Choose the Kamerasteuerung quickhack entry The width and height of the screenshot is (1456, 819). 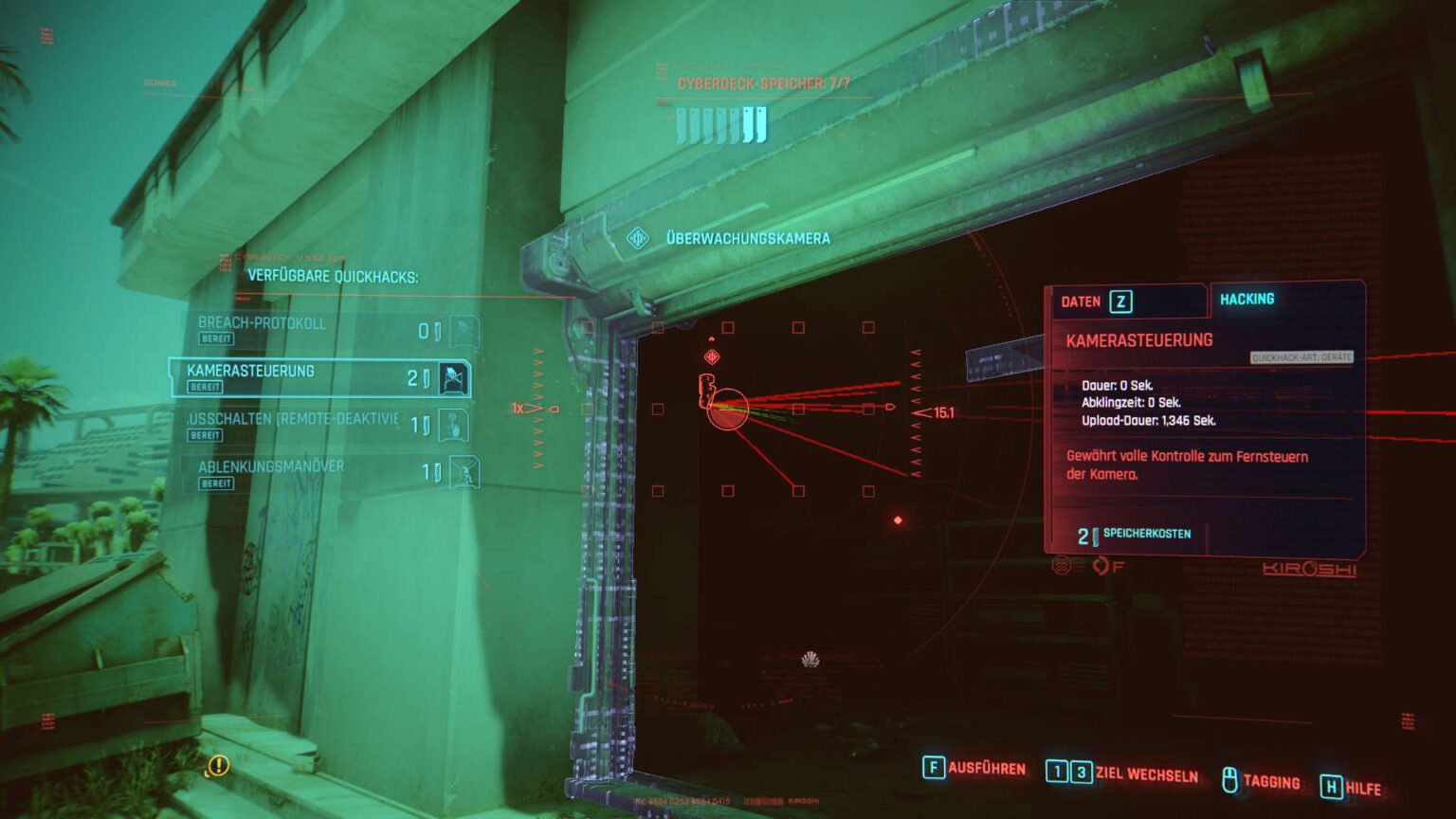(x=318, y=377)
